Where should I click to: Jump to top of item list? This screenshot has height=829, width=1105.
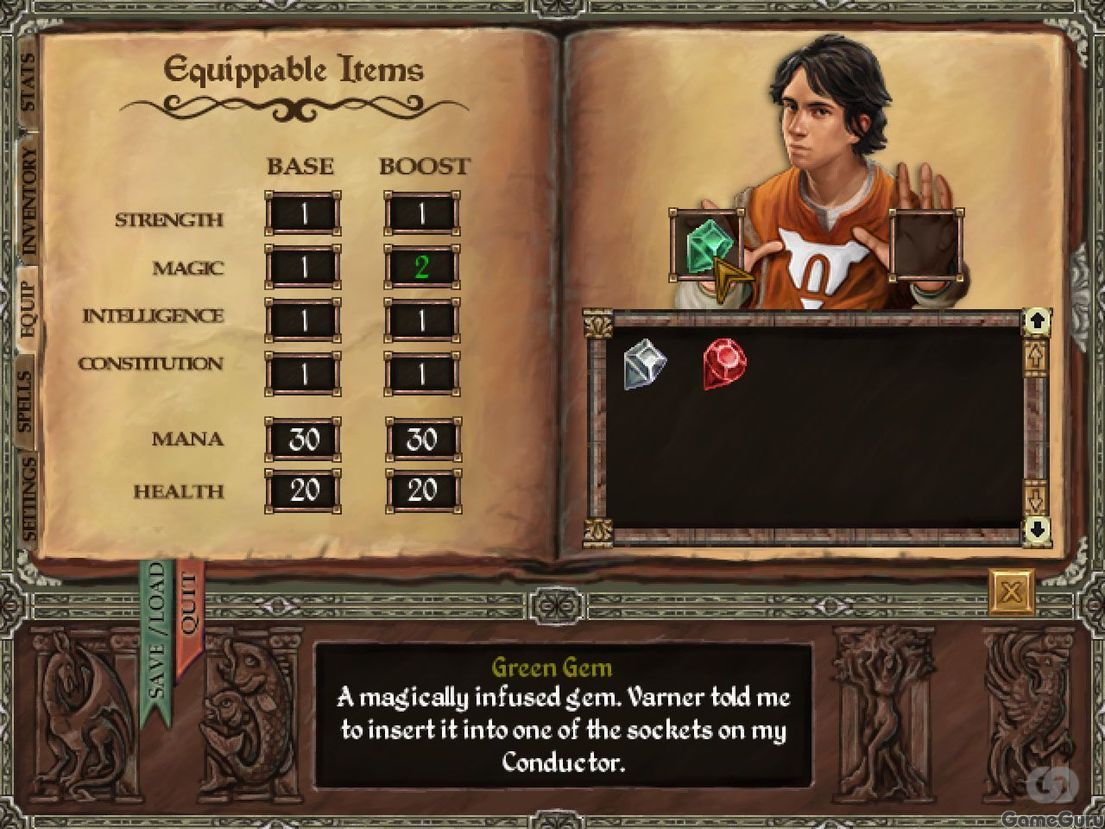click(1037, 322)
